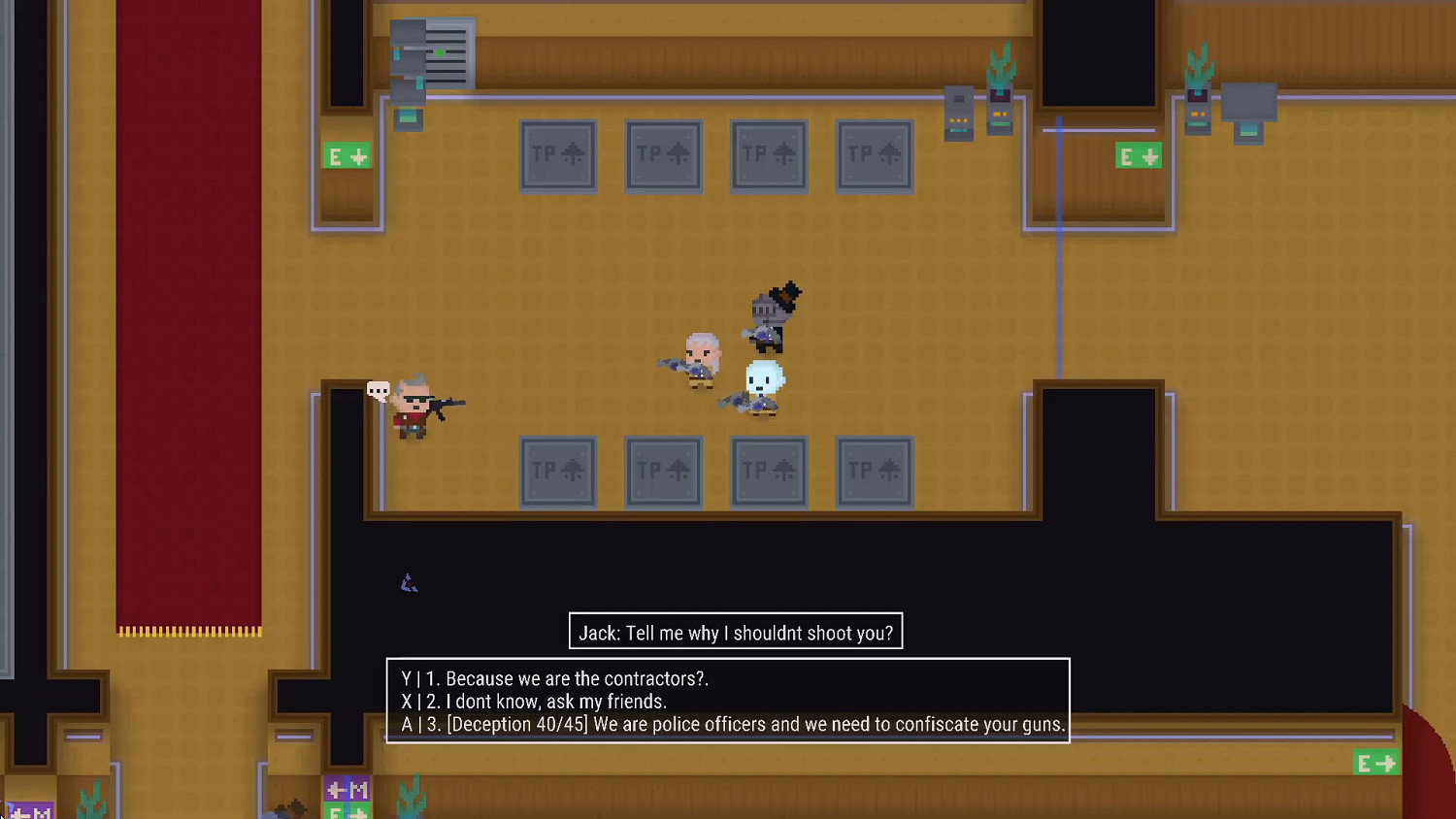Click the green E exit sign near top right
Viewport: 1456px width, 819px height.
(x=1138, y=155)
